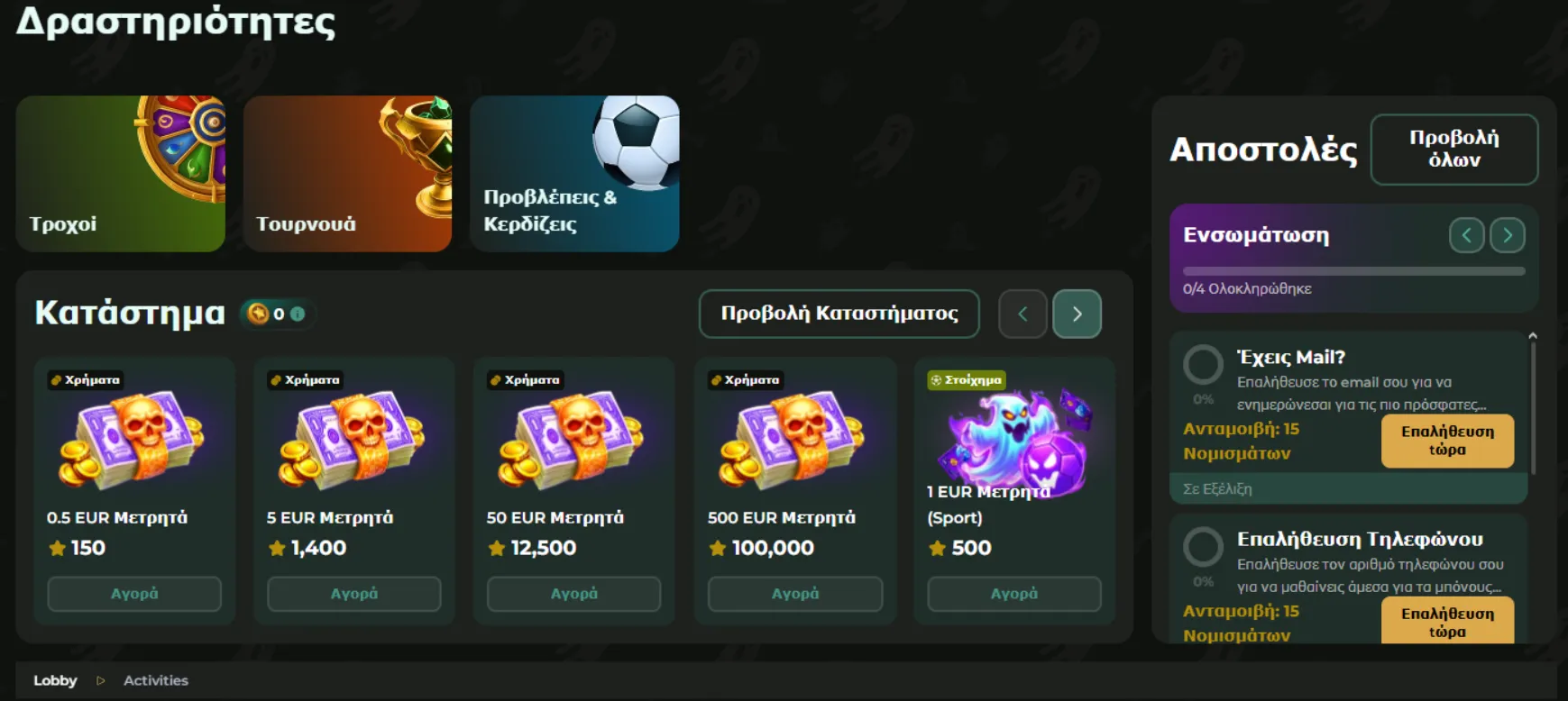This screenshot has height=701, width=1568.
Task: Open the next shop page with the right arrow
Action: [1077, 314]
